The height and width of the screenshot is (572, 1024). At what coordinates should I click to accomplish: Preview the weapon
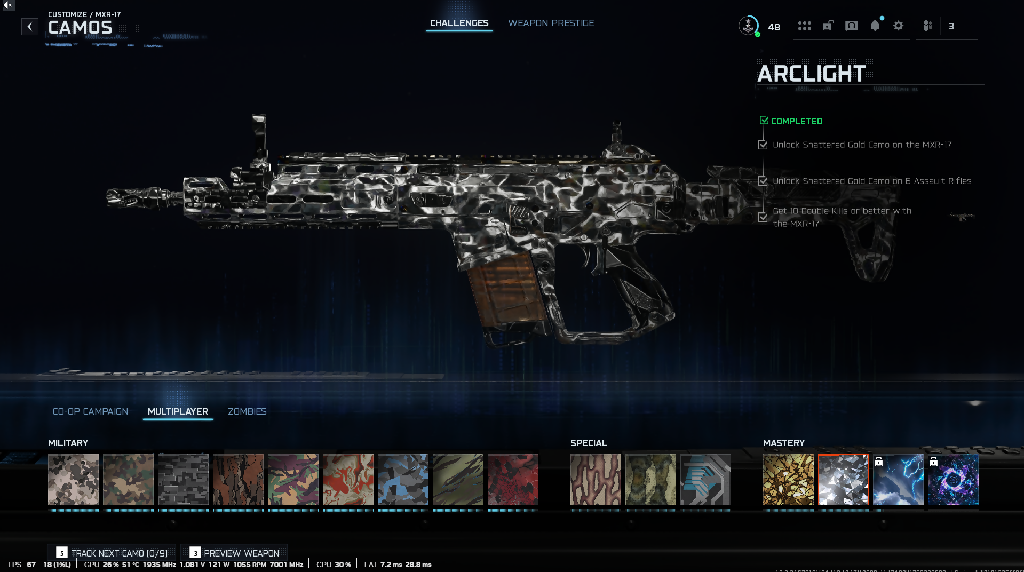pos(234,552)
